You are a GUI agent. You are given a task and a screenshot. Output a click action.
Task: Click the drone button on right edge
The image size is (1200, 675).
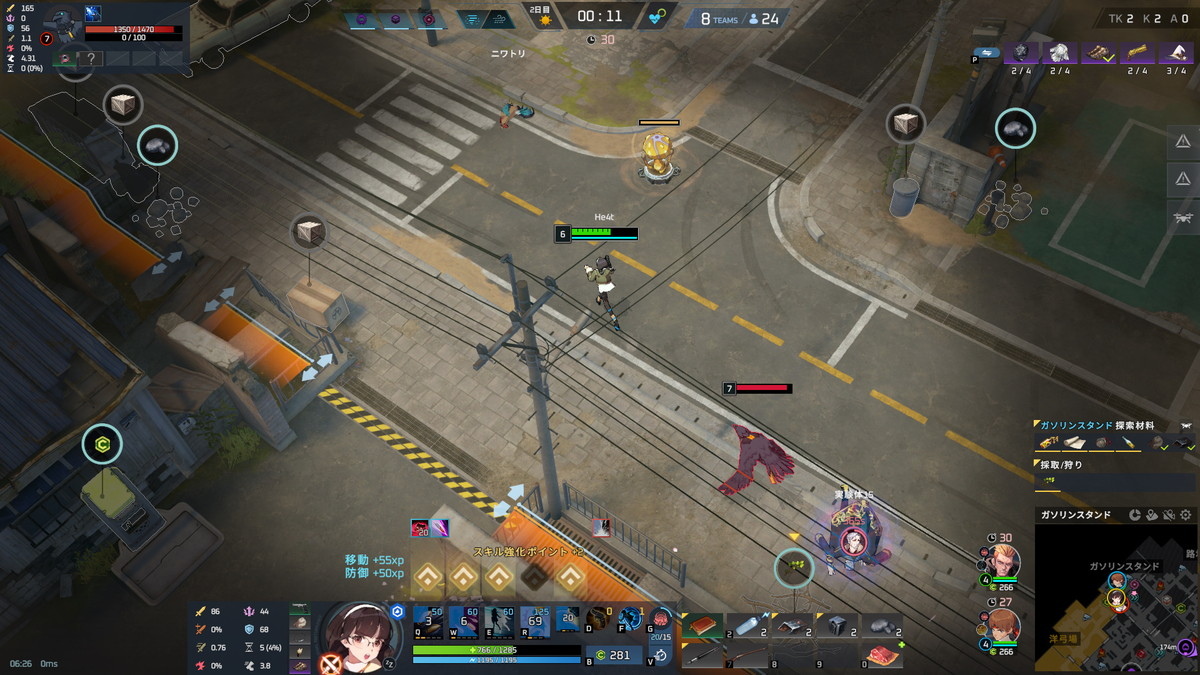(1183, 216)
